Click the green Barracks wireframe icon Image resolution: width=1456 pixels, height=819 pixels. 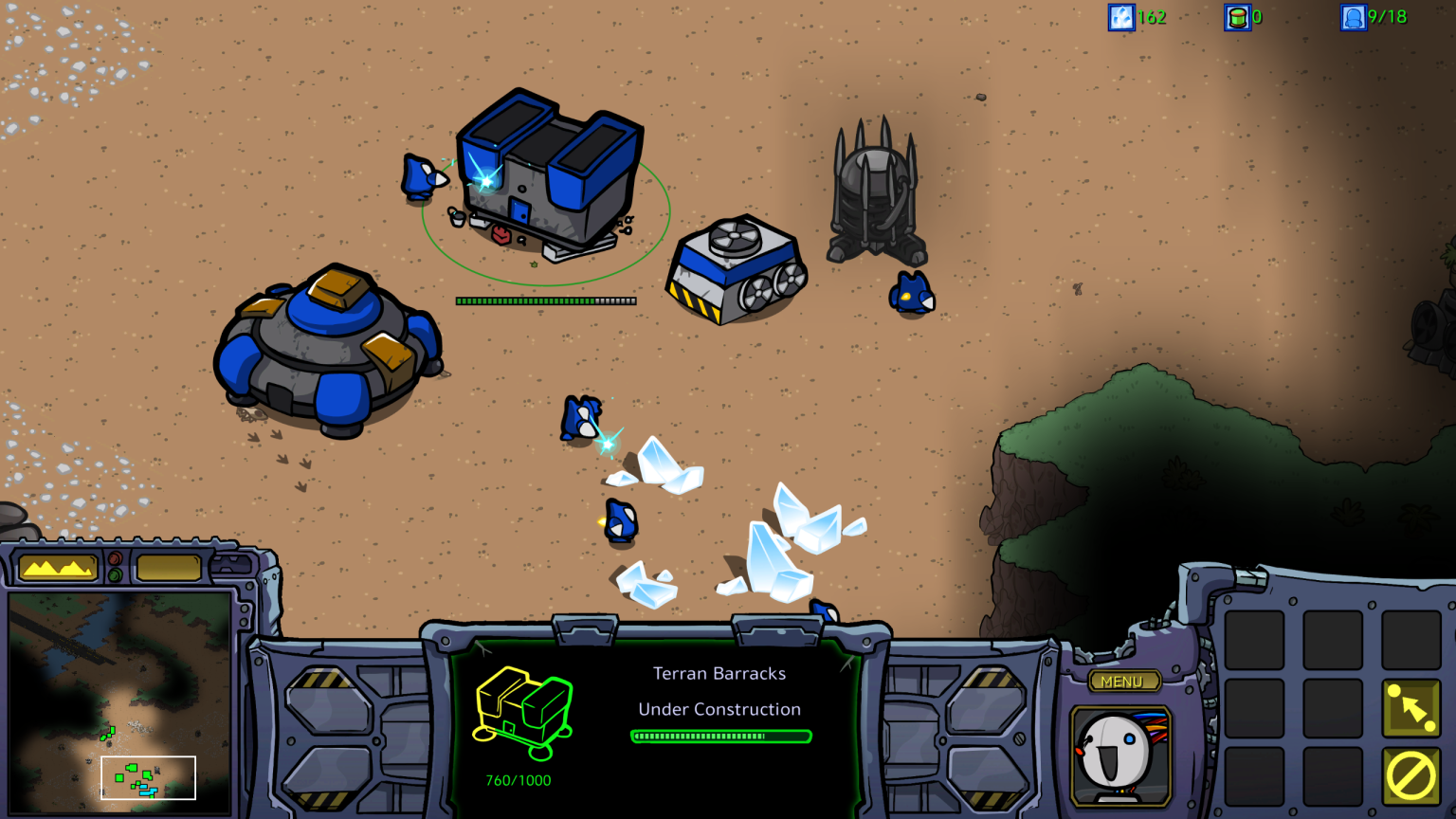522,713
